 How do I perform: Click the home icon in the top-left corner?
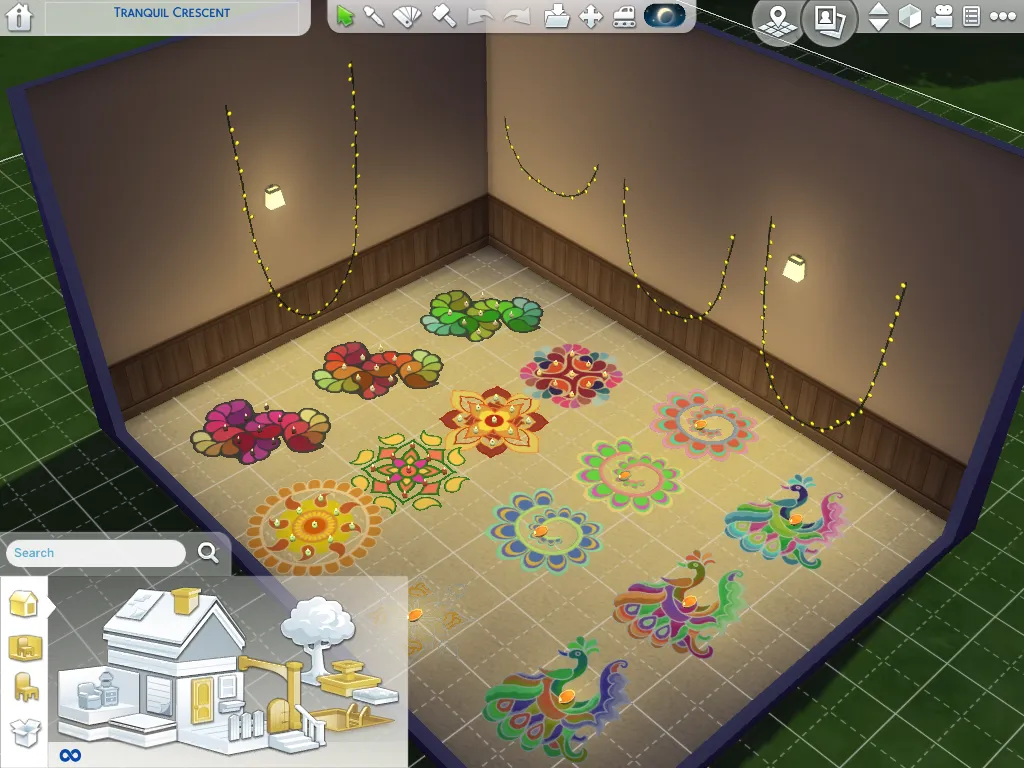tap(19, 17)
